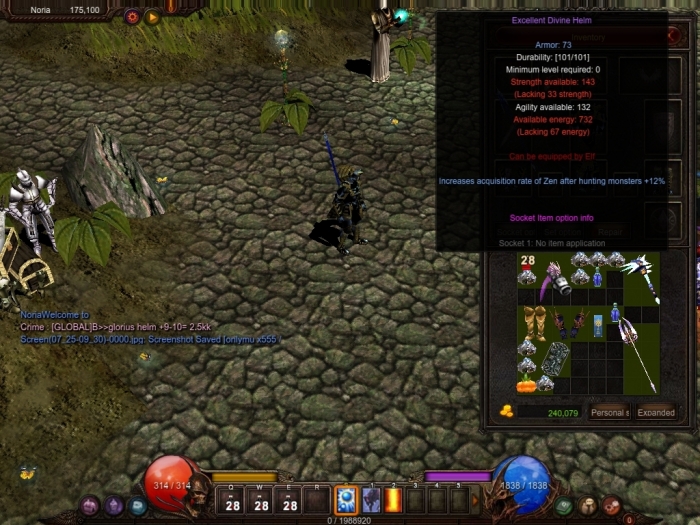The height and width of the screenshot is (525, 700).
Task: Open the Expanded inventory
Action: pos(656,412)
